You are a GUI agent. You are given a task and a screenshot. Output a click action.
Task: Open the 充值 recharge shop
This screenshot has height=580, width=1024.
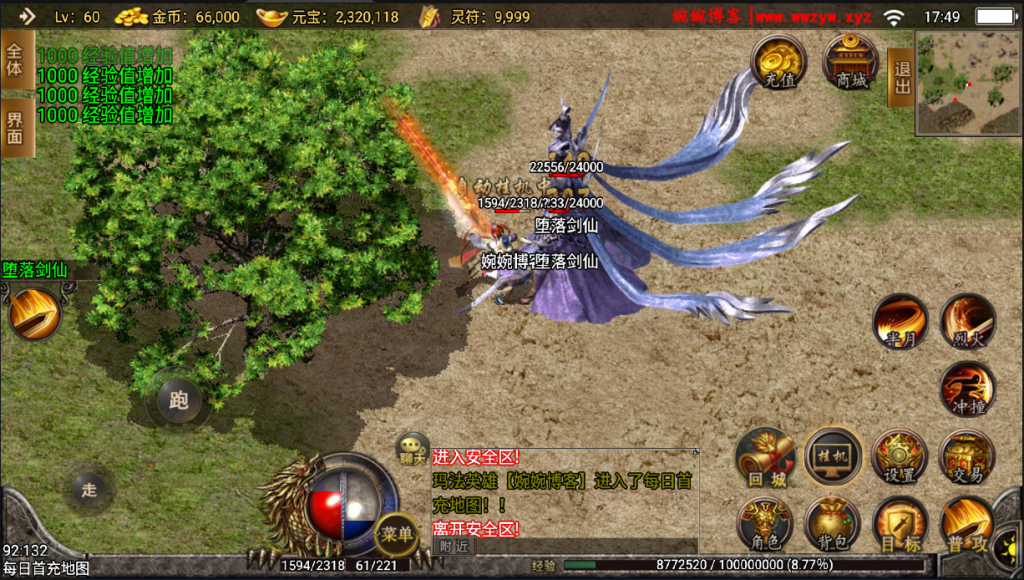point(779,62)
